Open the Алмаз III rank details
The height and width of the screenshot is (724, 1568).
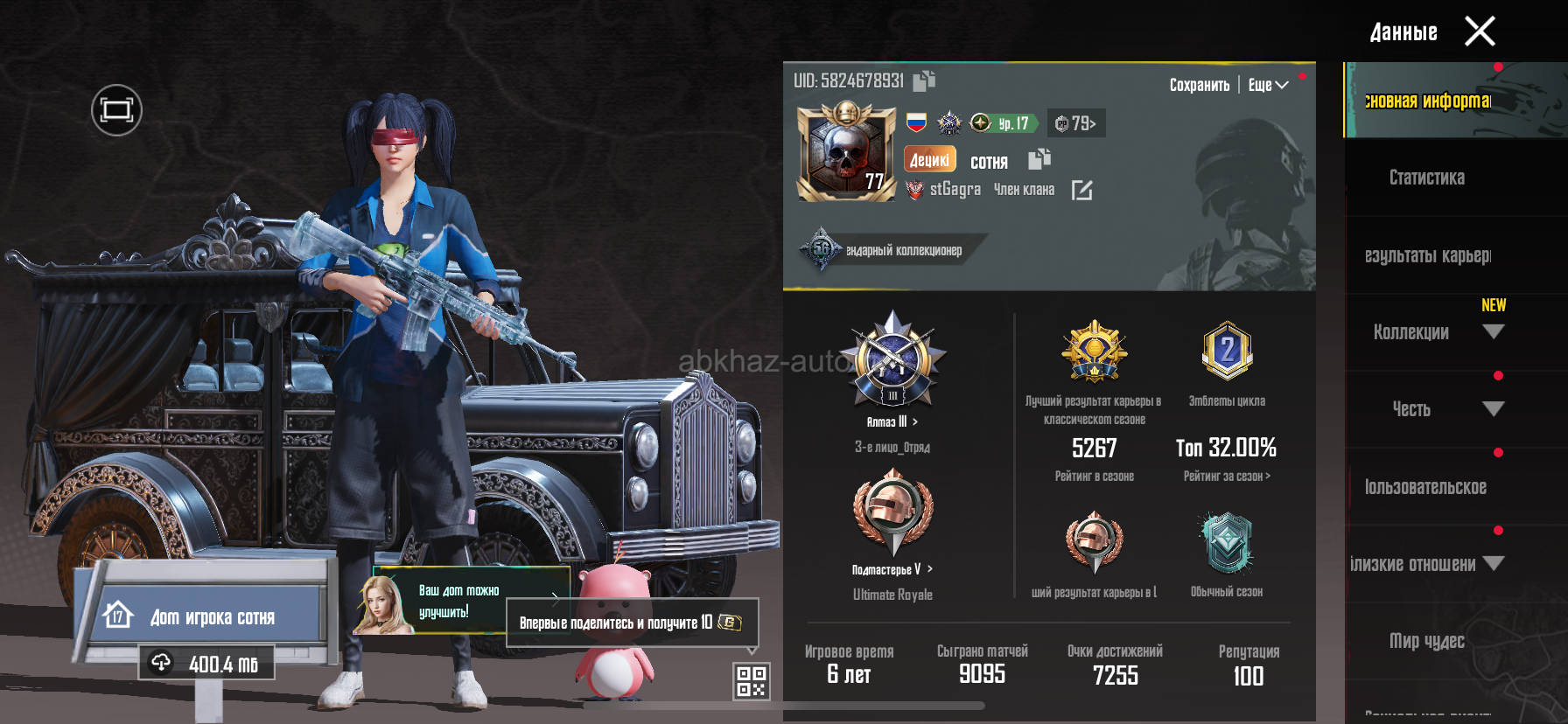(892, 421)
